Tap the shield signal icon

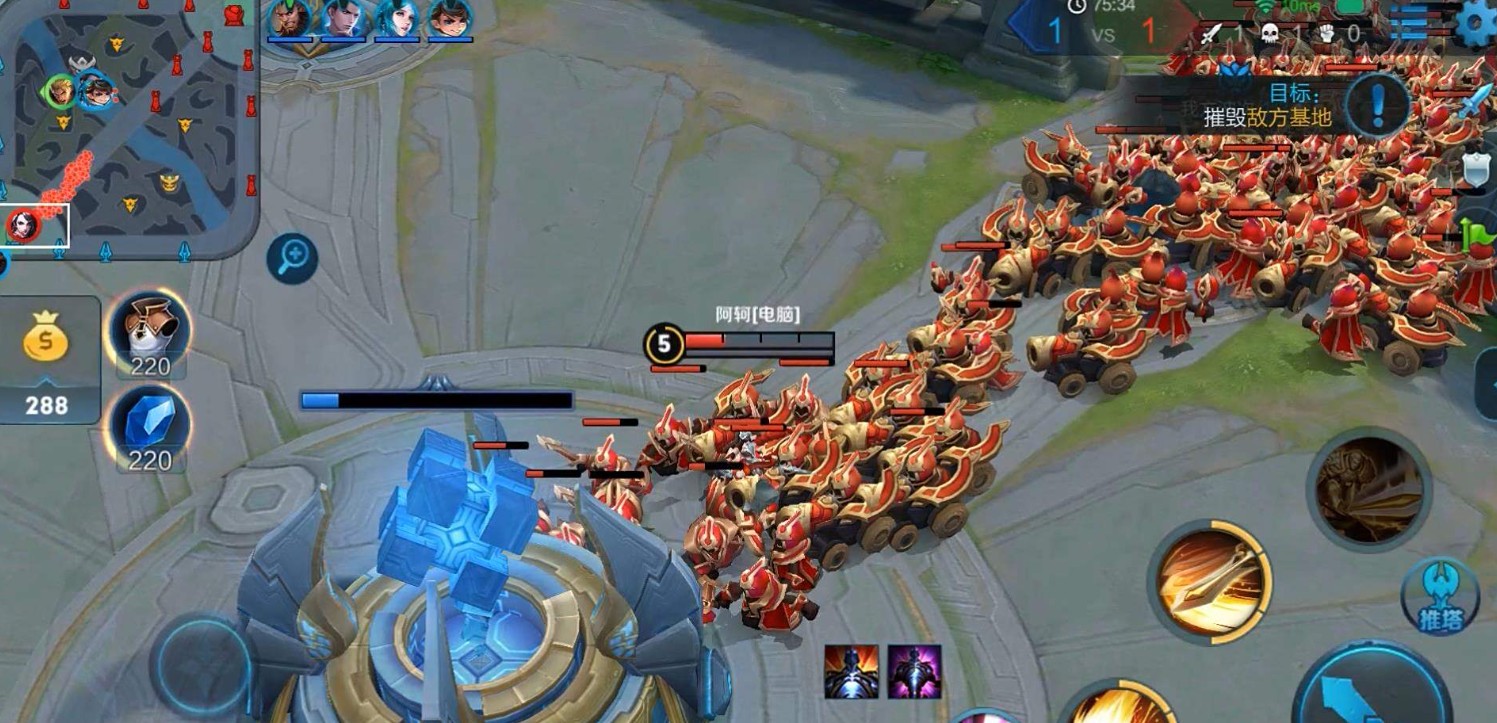(x=1478, y=170)
